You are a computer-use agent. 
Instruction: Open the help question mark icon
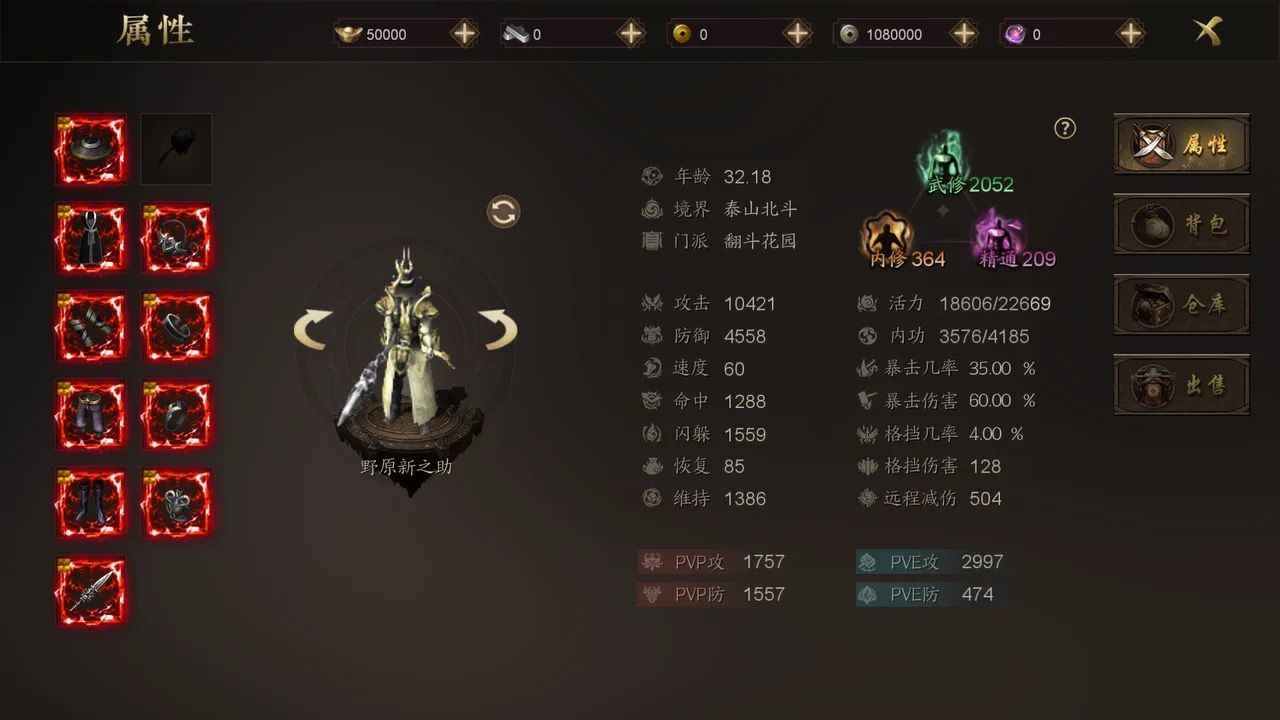(x=1064, y=128)
